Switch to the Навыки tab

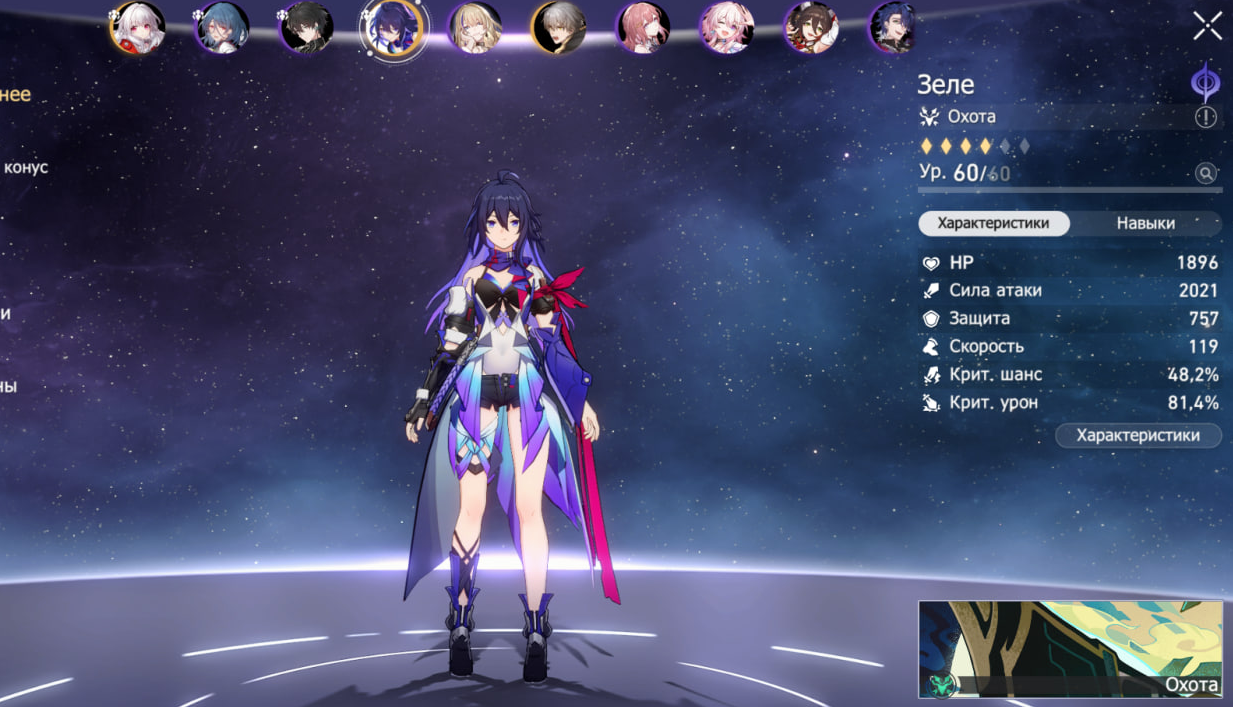coord(1145,223)
